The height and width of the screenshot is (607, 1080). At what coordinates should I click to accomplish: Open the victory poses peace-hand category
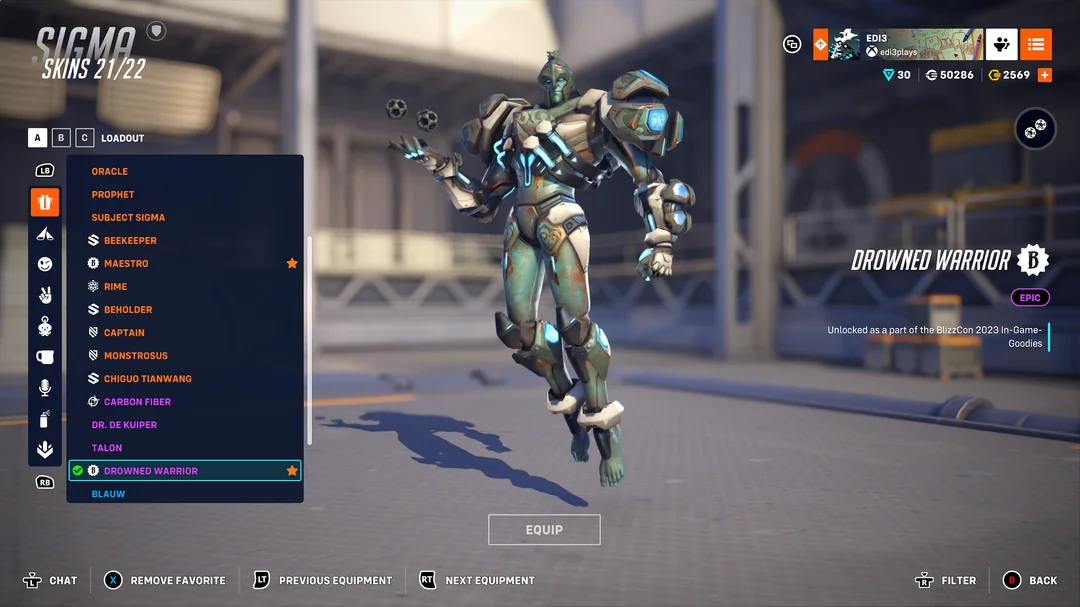coord(45,295)
